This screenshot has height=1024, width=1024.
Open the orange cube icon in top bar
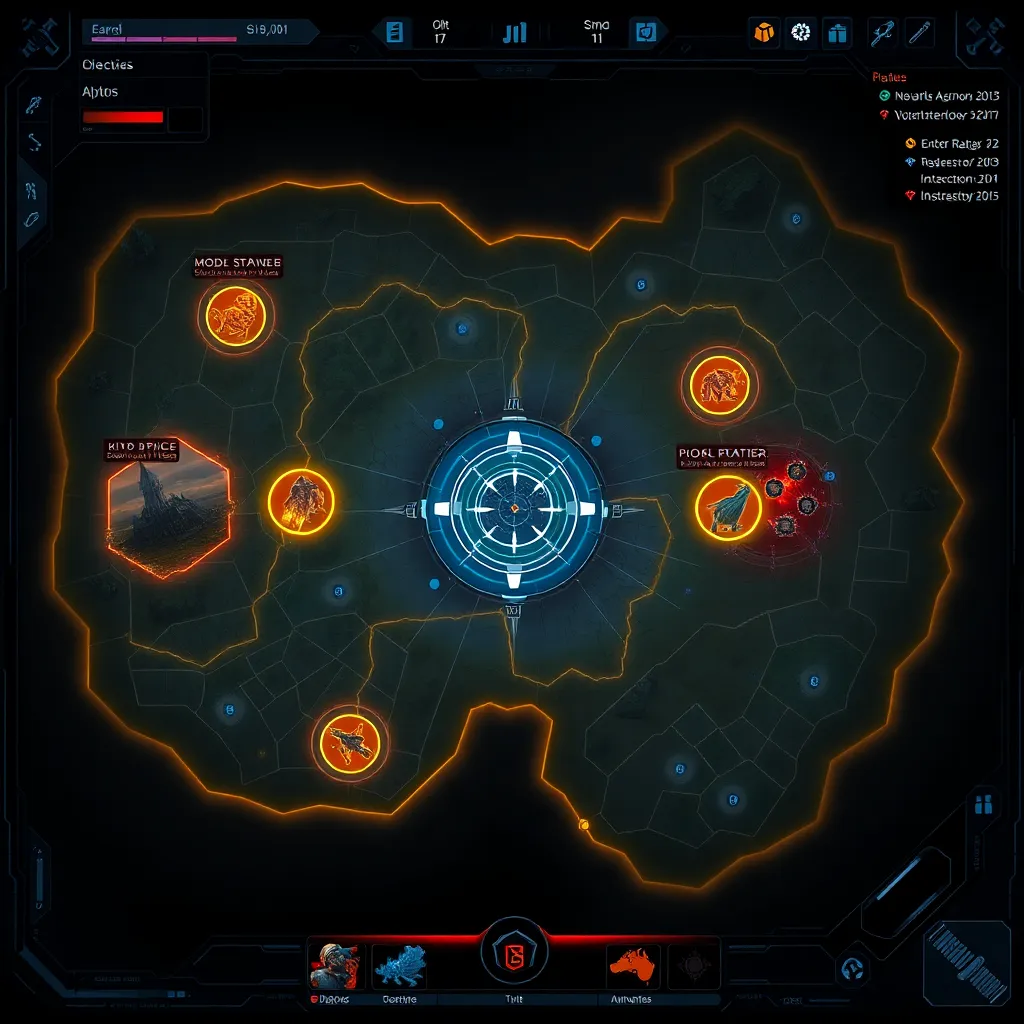coord(764,32)
